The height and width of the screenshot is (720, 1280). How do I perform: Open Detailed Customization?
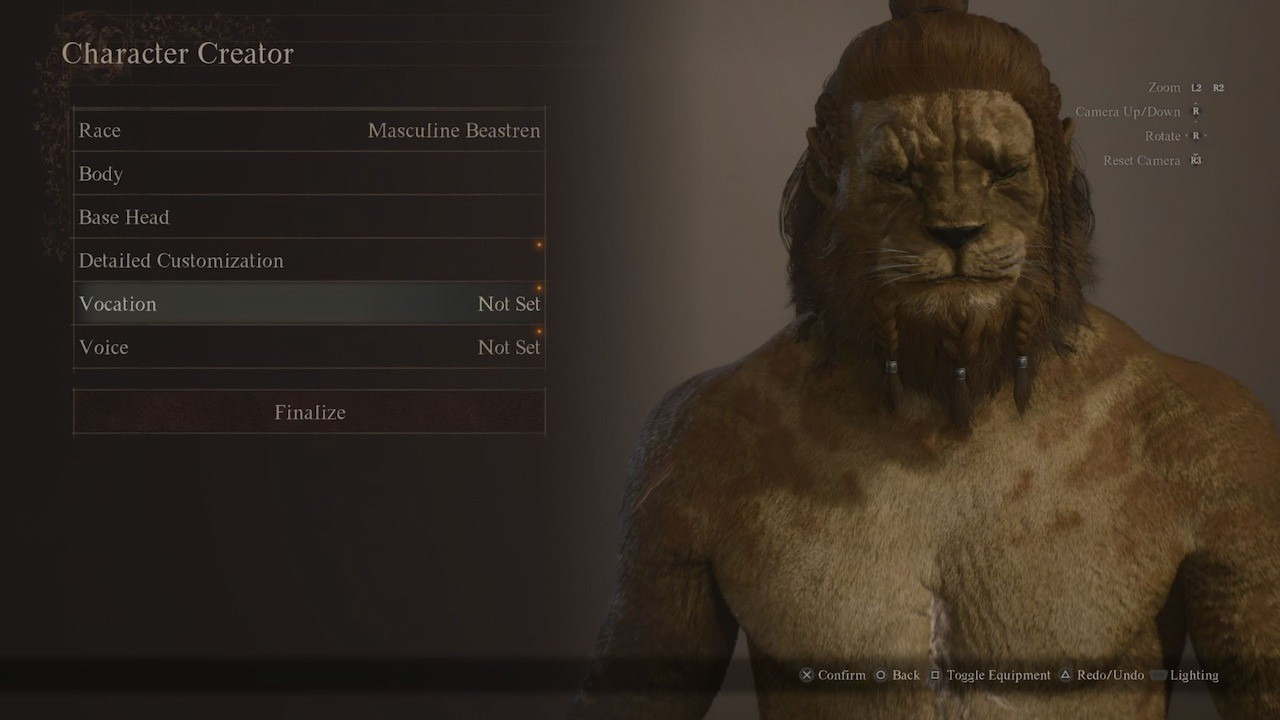click(309, 261)
